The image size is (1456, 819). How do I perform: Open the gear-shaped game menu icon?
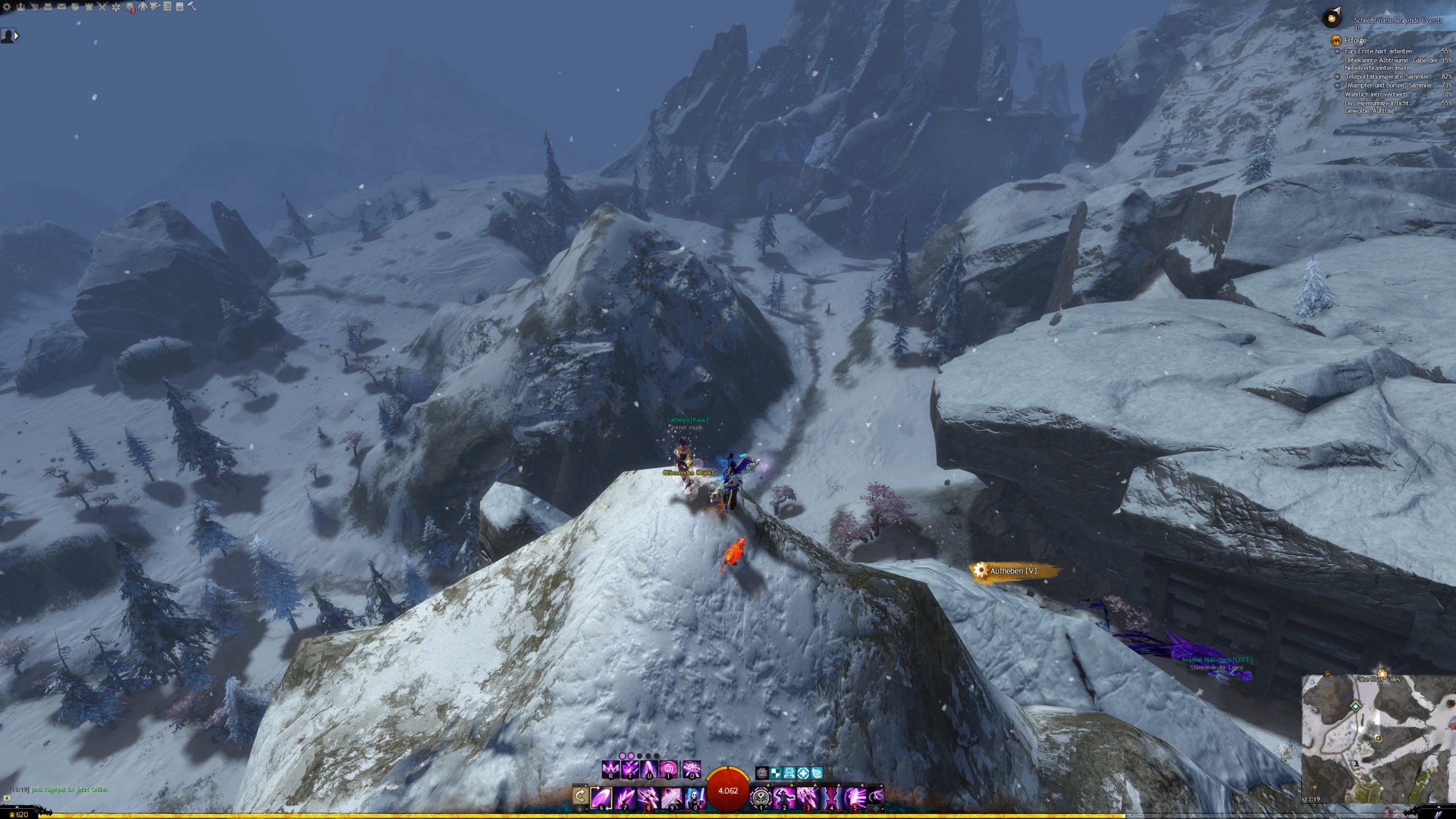(7, 7)
